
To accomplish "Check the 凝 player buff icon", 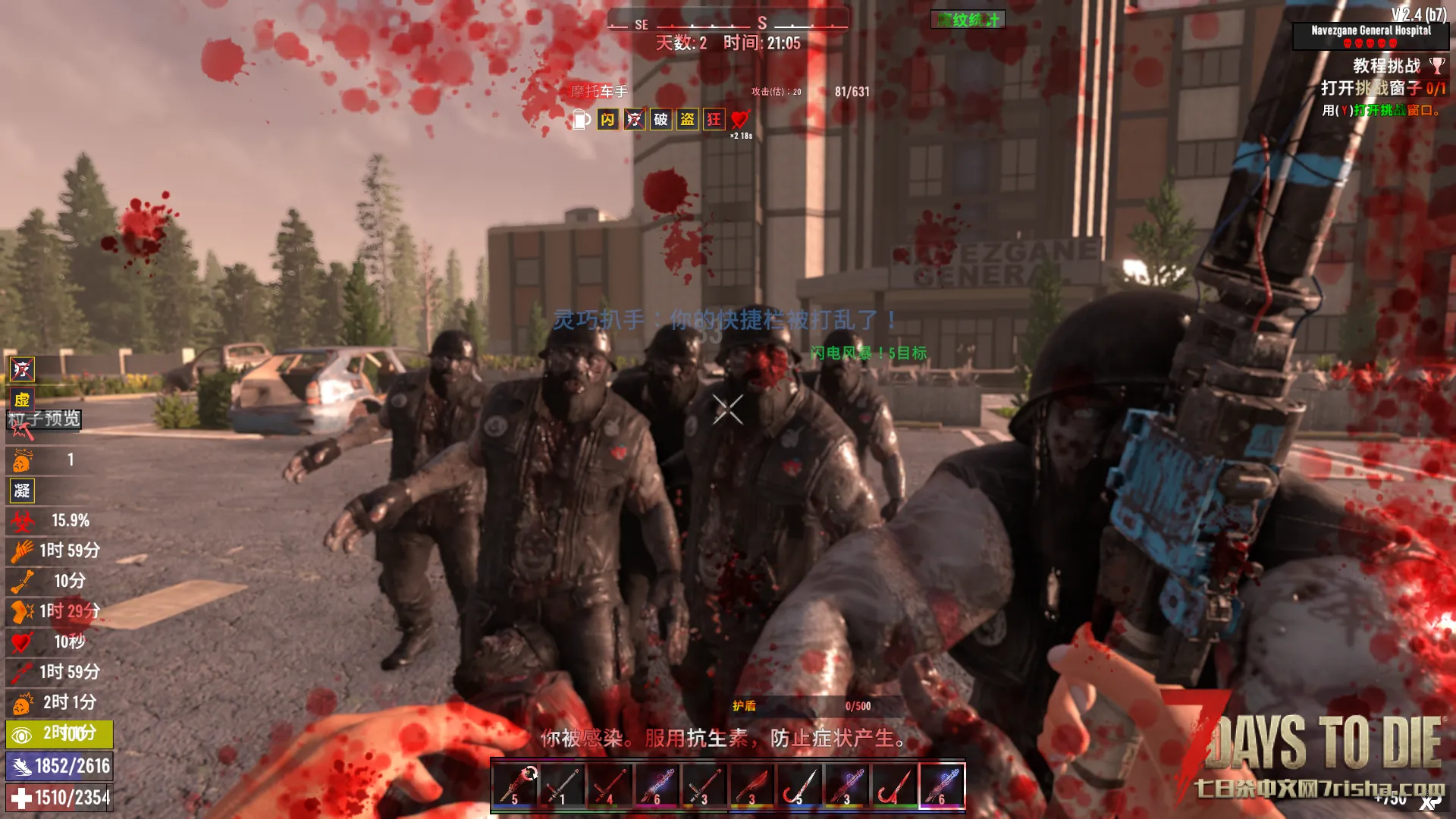I will coord(22,491).
